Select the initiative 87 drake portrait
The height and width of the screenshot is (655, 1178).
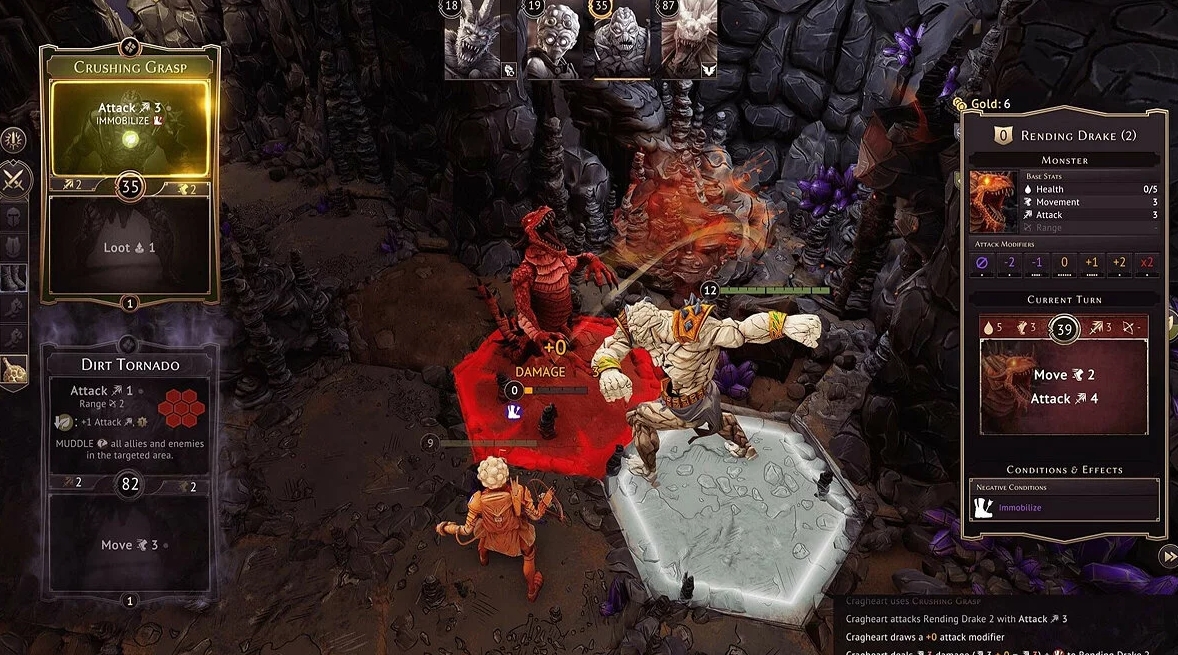(x=689, y=40)
